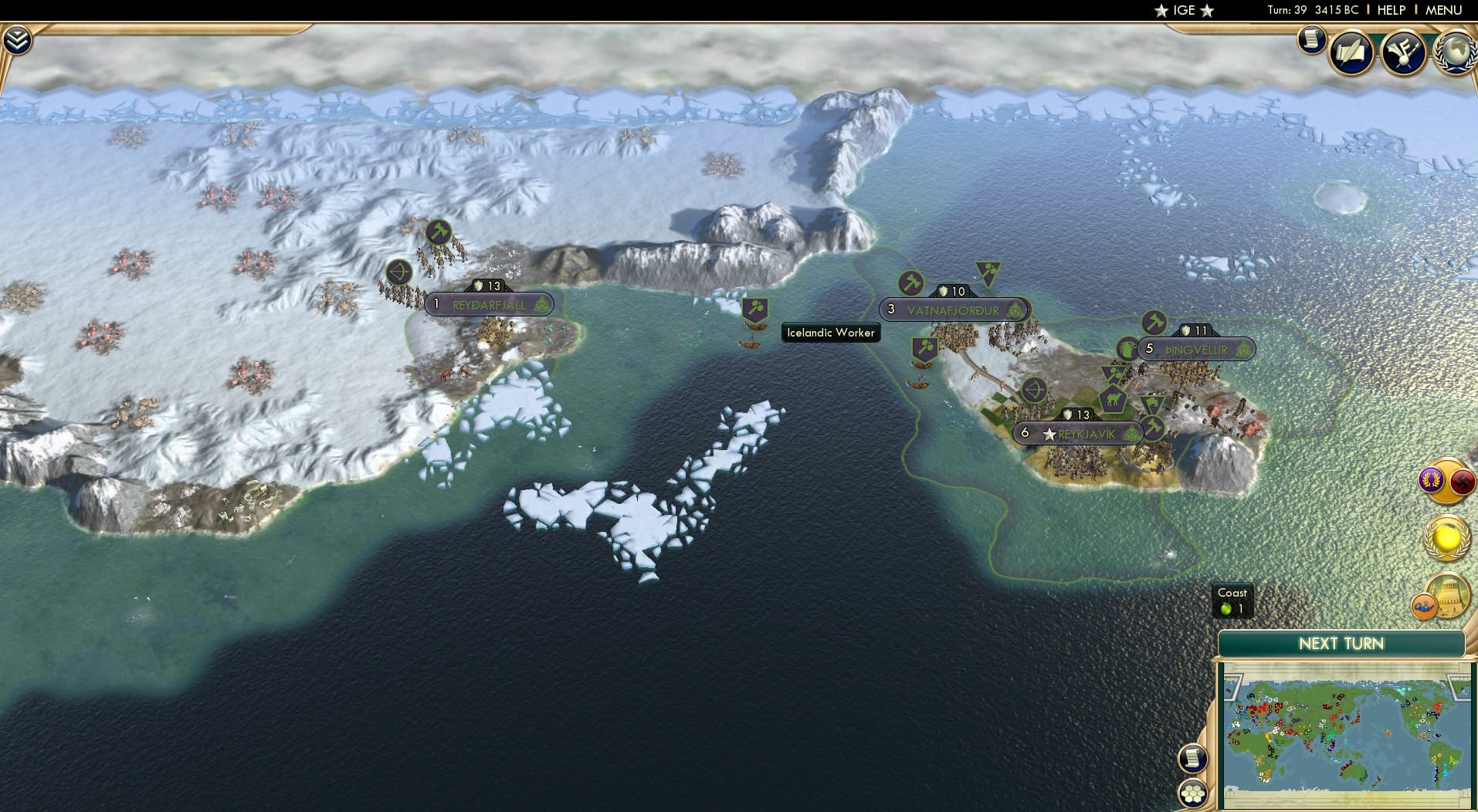Open the Social Policies screen via quill-and-scroll icon
The width and height of the screenshot is (1478, 812).
click(x=1351, y=52)
